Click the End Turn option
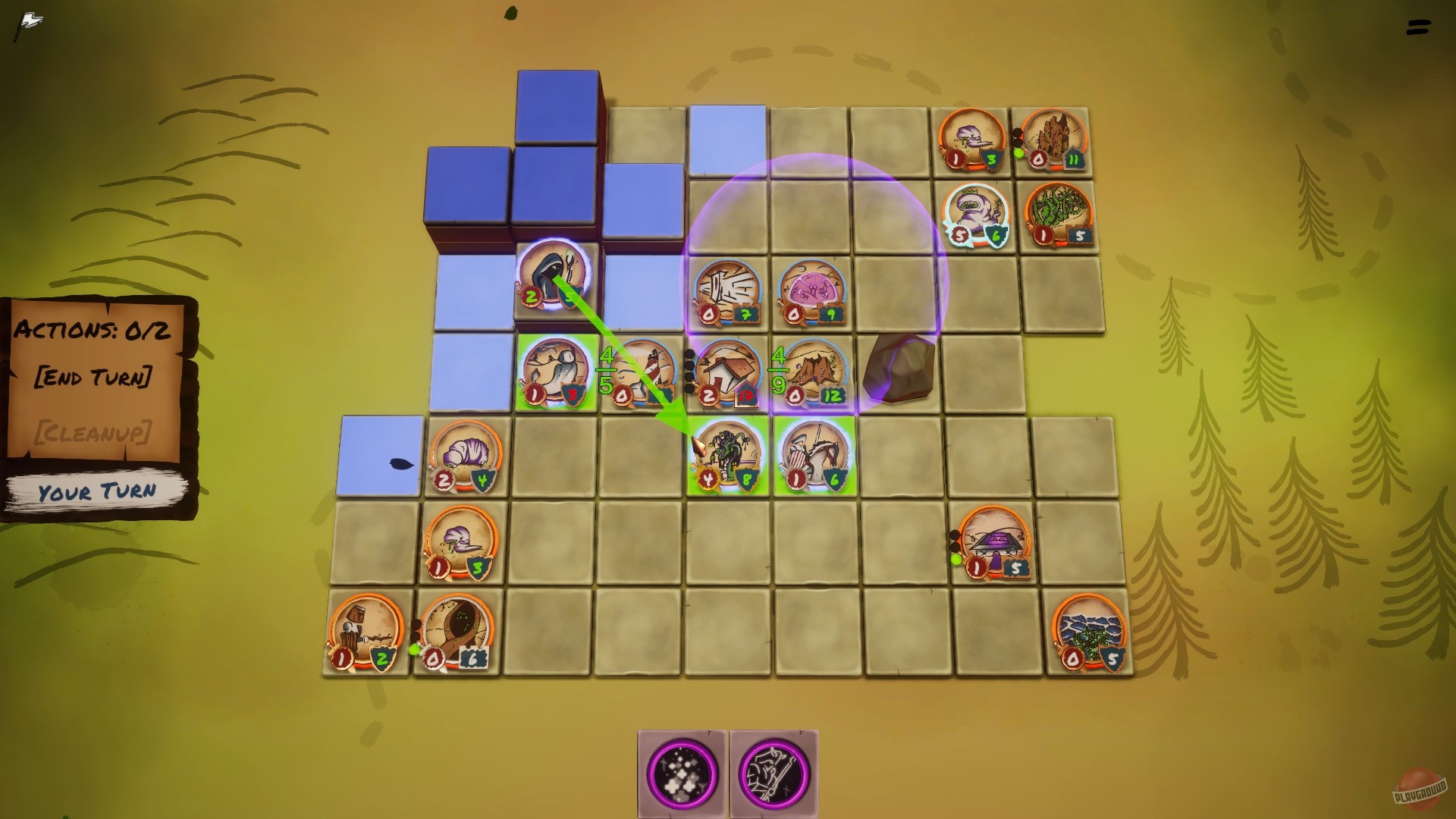1456x819 pixels. click(95, 376)
